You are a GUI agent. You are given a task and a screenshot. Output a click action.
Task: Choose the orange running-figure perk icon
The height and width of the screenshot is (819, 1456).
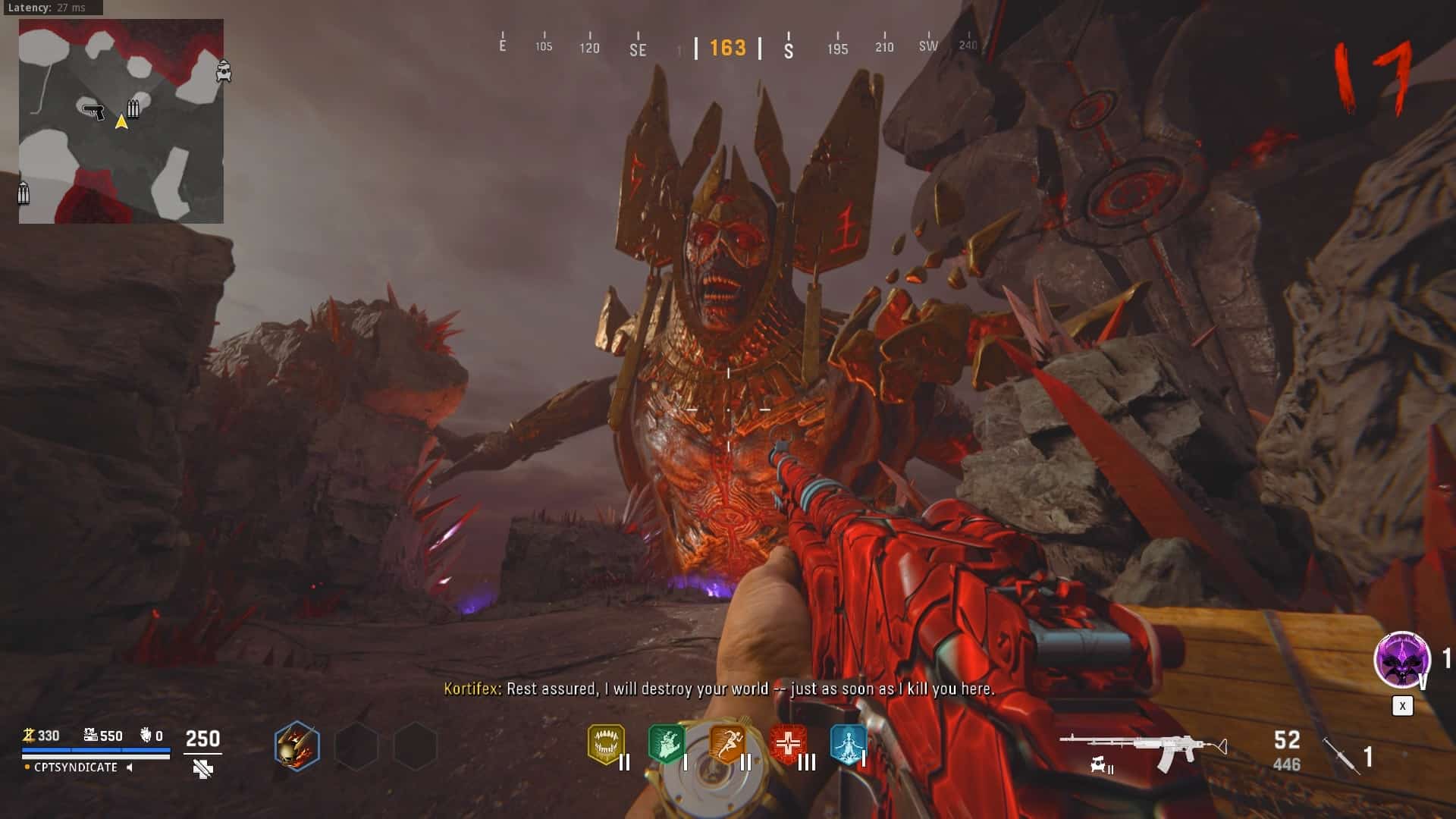[x=726, y=744]
